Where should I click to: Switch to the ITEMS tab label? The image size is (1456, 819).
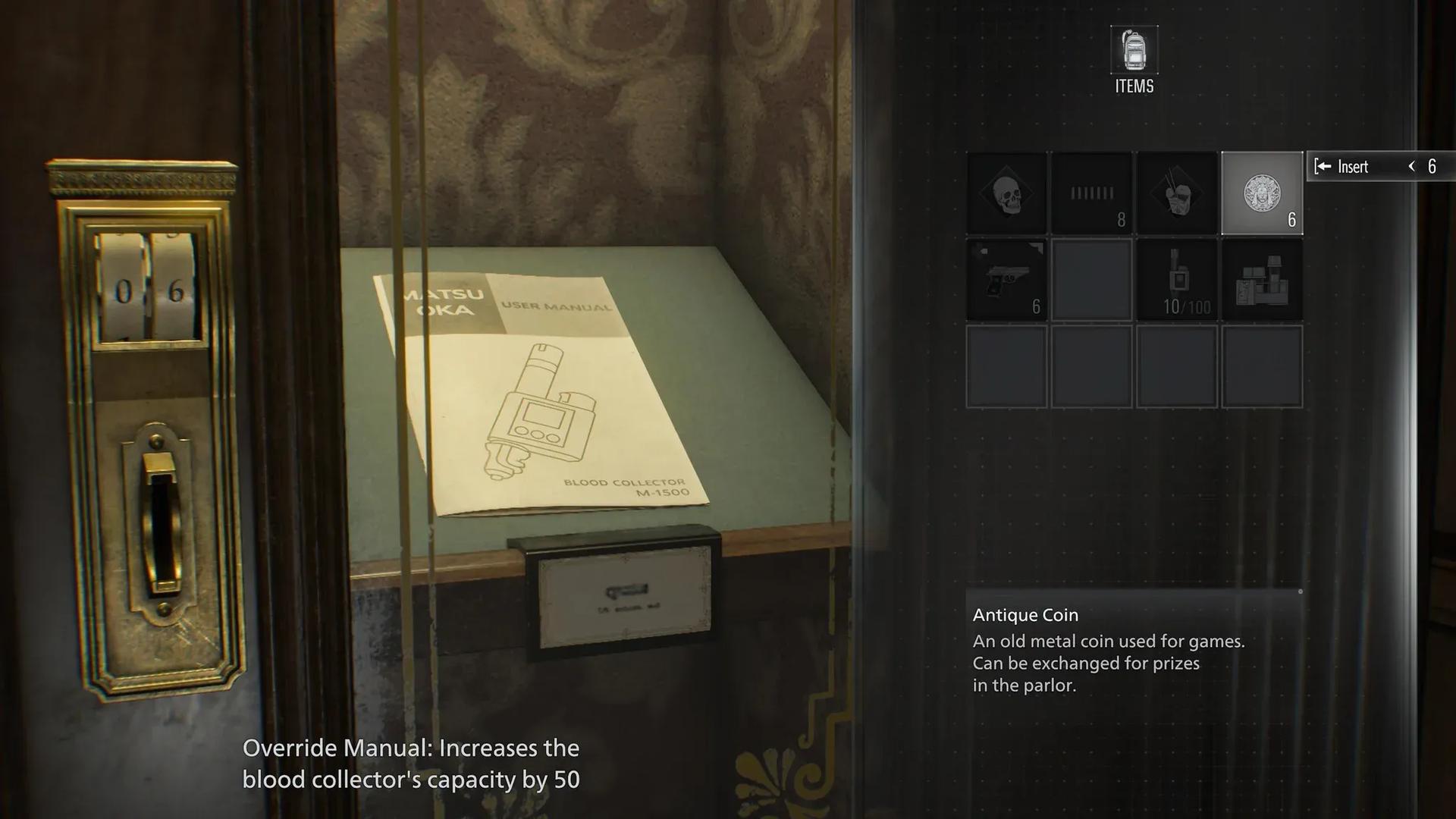1133,86
